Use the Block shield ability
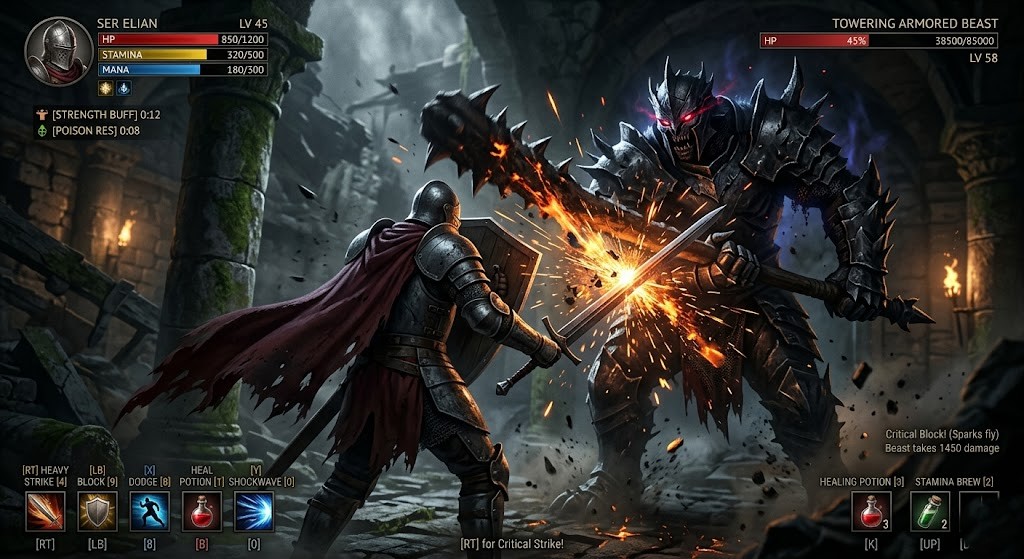 (x=98, y=511)
